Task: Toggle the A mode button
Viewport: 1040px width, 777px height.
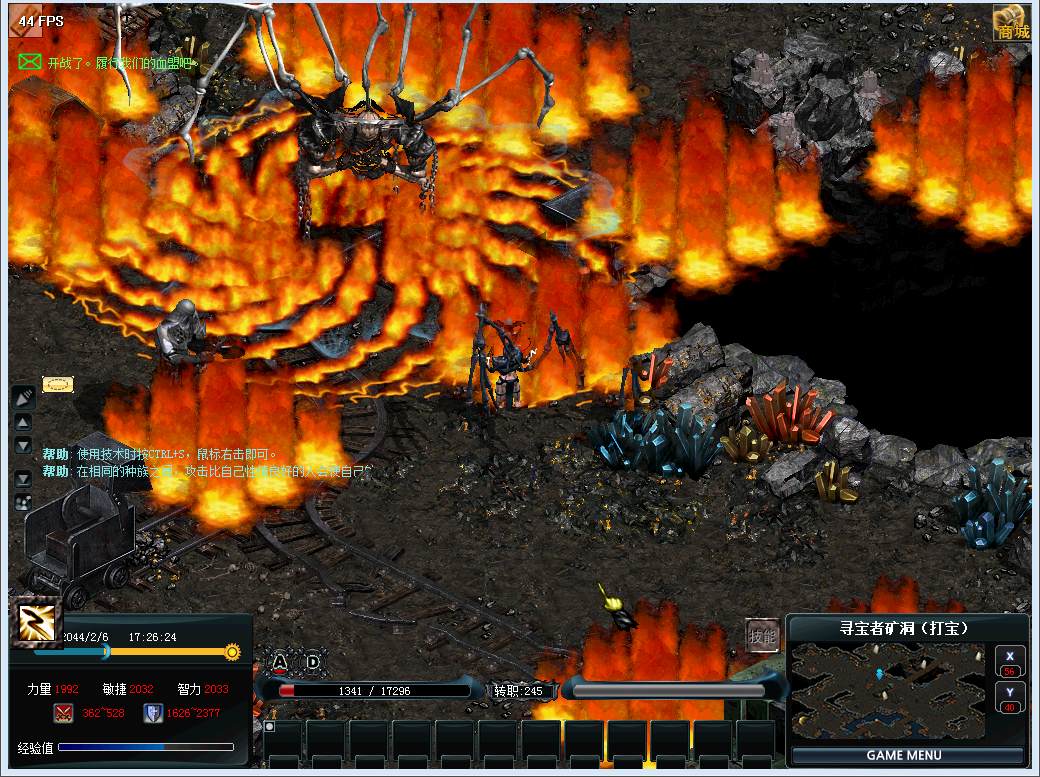Action: click(x=281, y=661)
